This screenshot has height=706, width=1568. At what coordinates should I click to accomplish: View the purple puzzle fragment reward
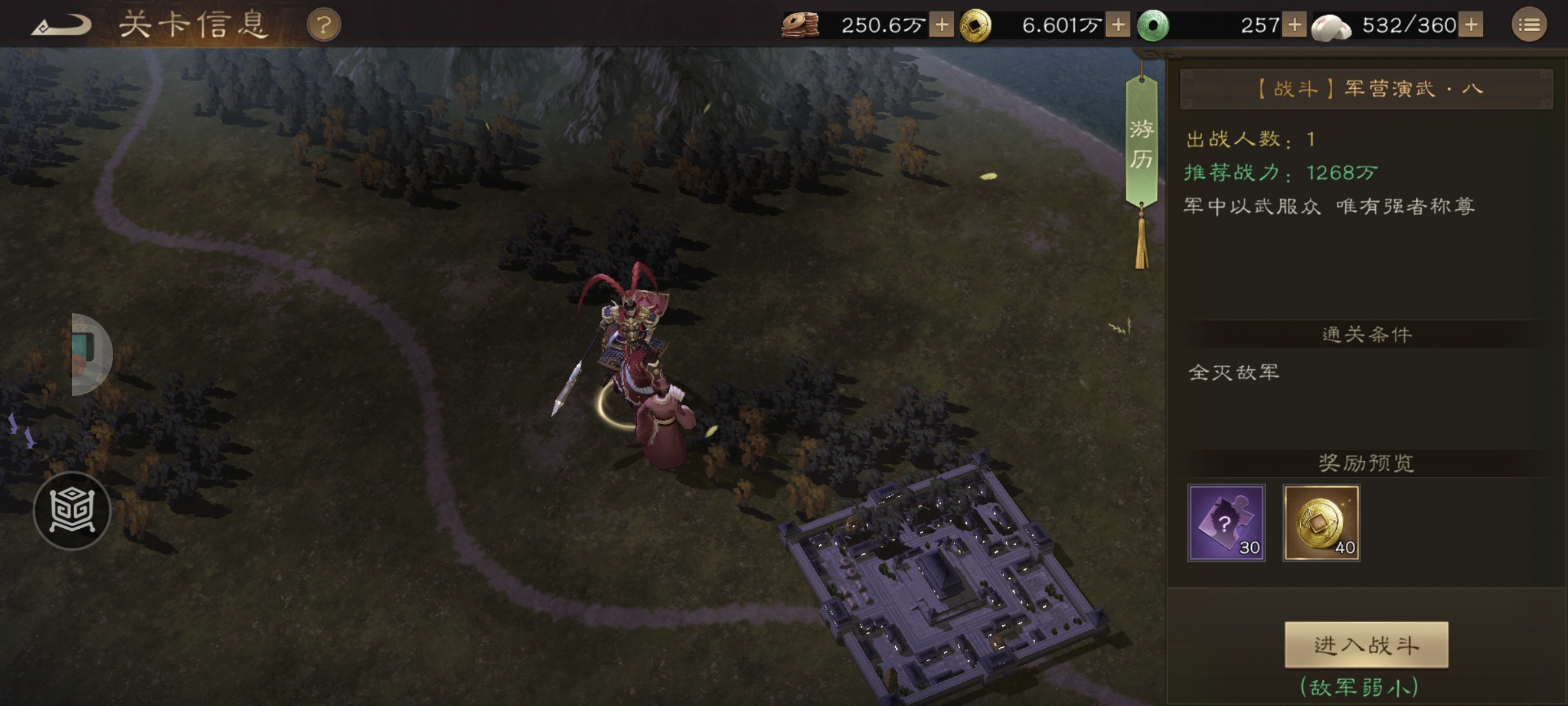click(1226, 523)
